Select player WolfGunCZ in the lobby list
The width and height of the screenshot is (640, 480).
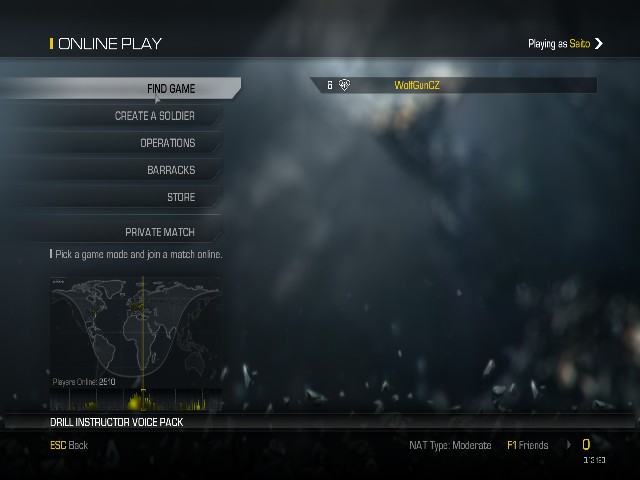tap(416, 86)
